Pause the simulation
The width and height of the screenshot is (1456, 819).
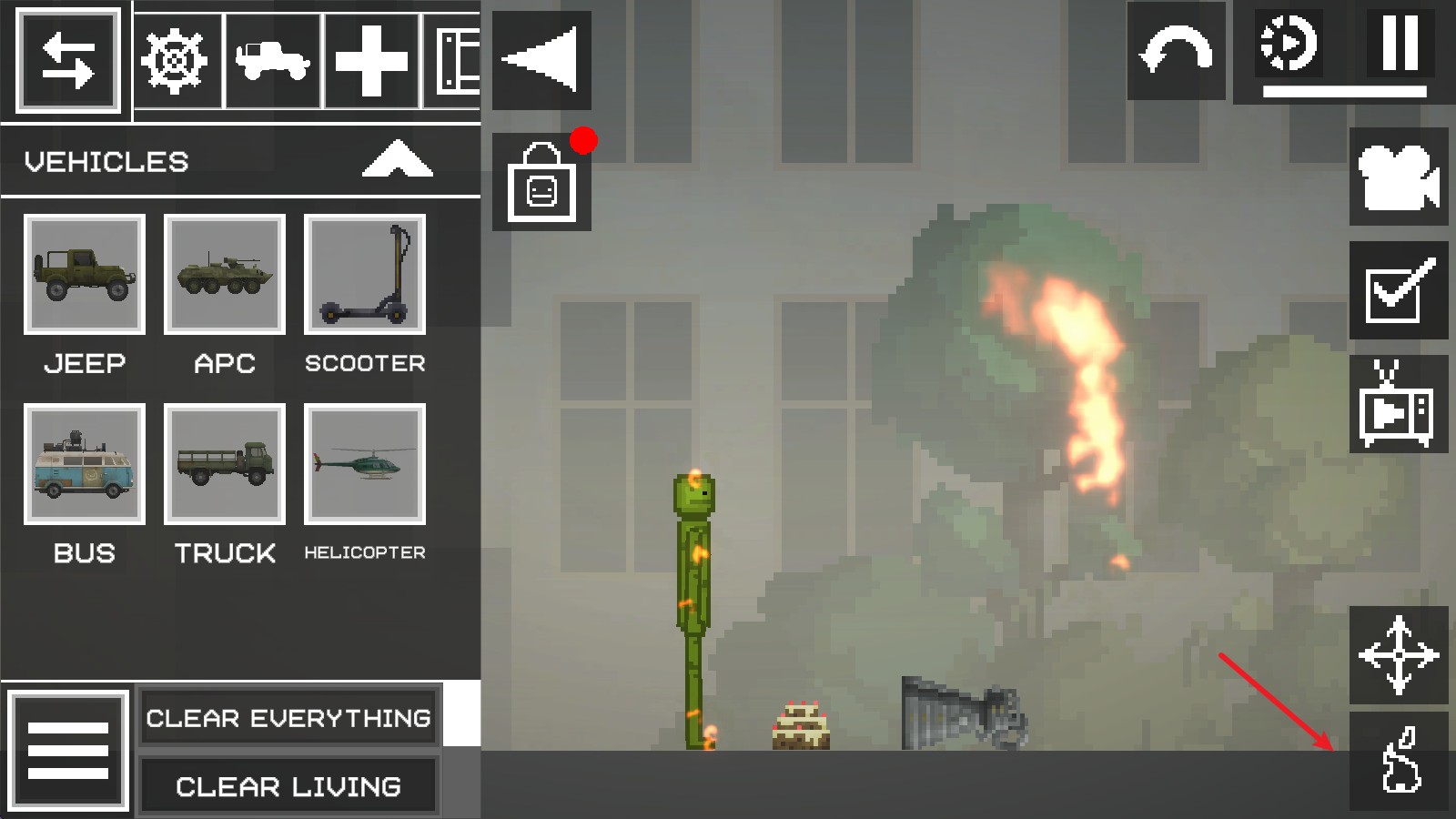pyautogui.click(x=1400, y=44)
